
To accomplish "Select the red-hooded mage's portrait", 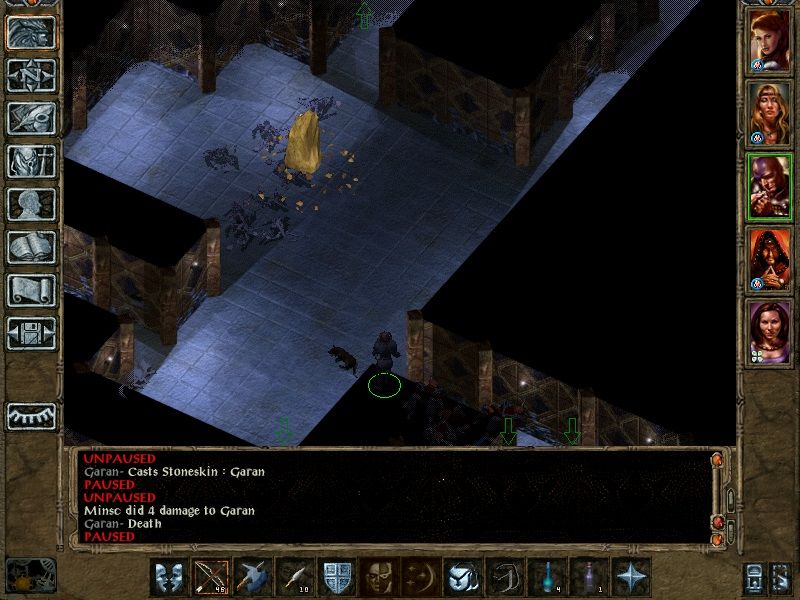I will pyautogui.click(x=769, y=261).
